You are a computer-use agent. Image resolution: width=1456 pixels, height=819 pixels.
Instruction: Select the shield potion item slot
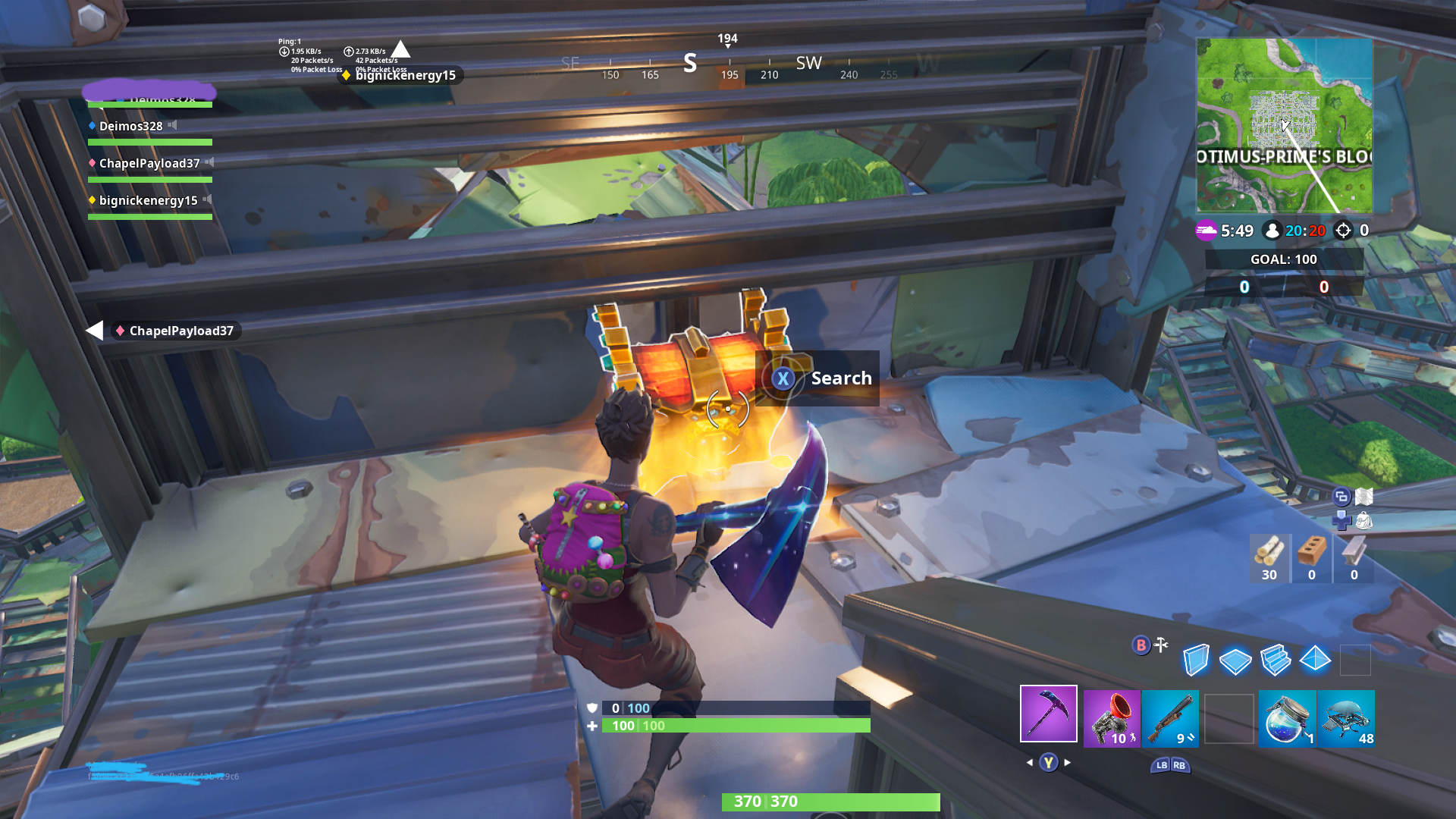pos(1287,718)
